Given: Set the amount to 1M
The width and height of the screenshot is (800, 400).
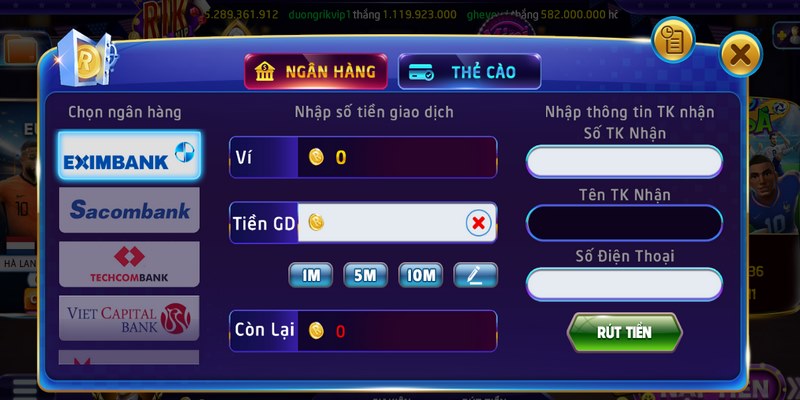Looking at the screenshot, I should click(x=310, y=275).
